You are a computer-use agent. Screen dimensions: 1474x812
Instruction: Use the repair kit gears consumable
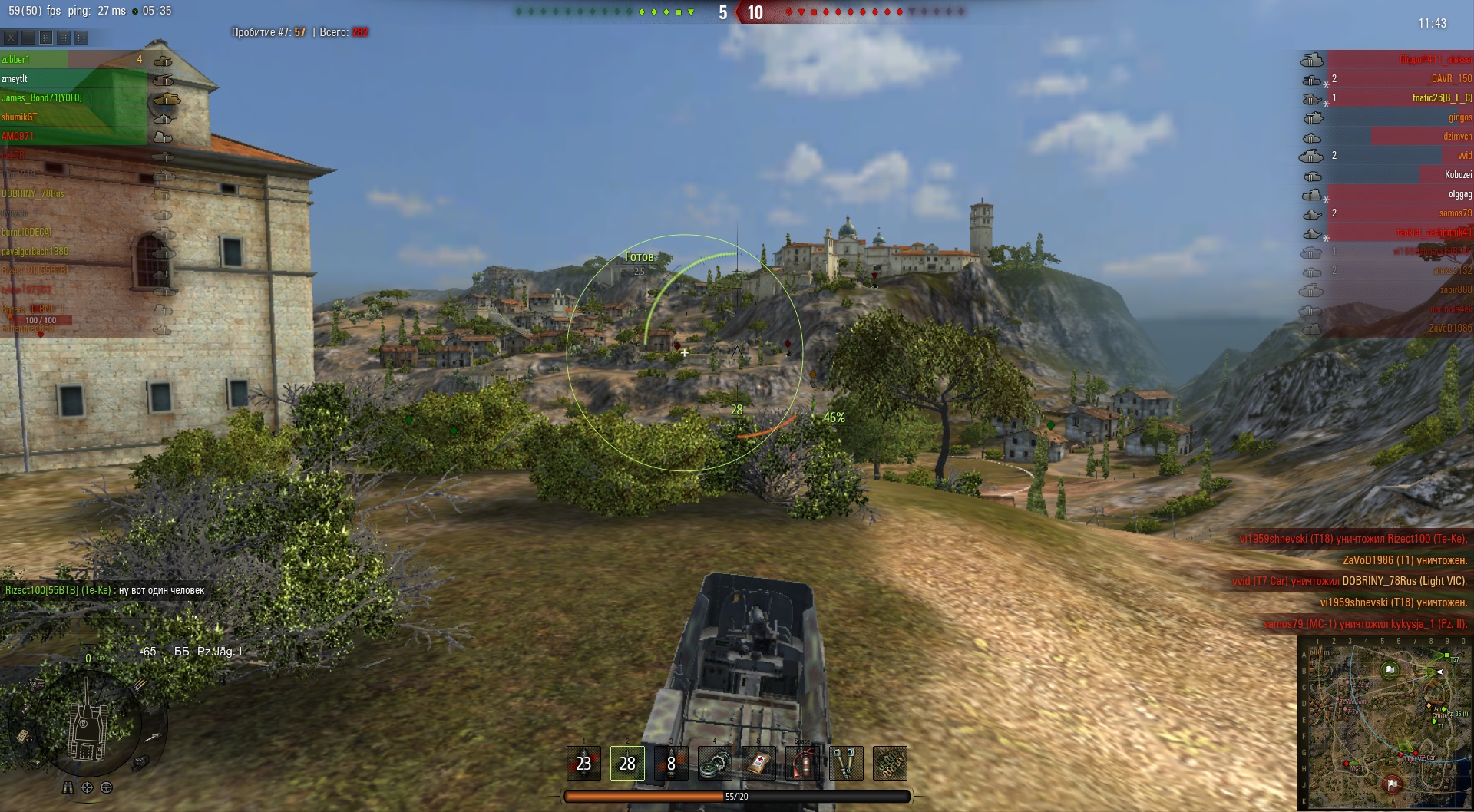tap(716, 763)
